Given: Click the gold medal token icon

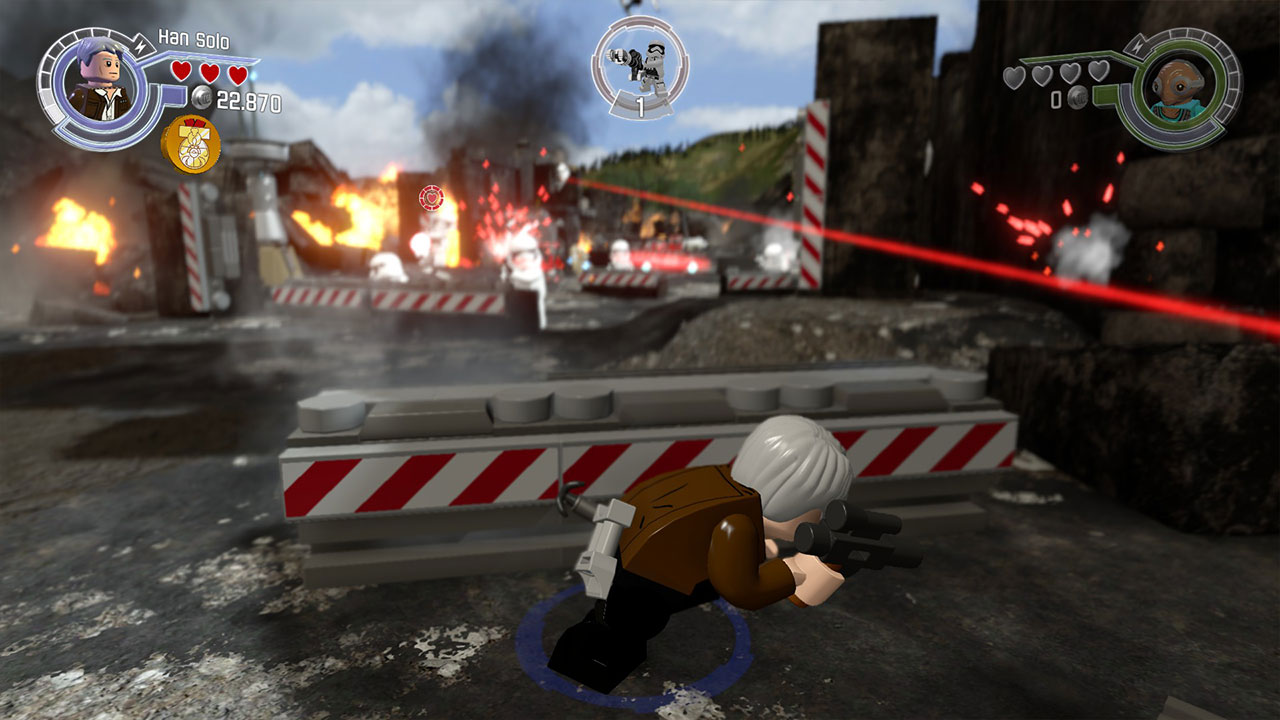Looking at the screenshot, I should (191, 144).
